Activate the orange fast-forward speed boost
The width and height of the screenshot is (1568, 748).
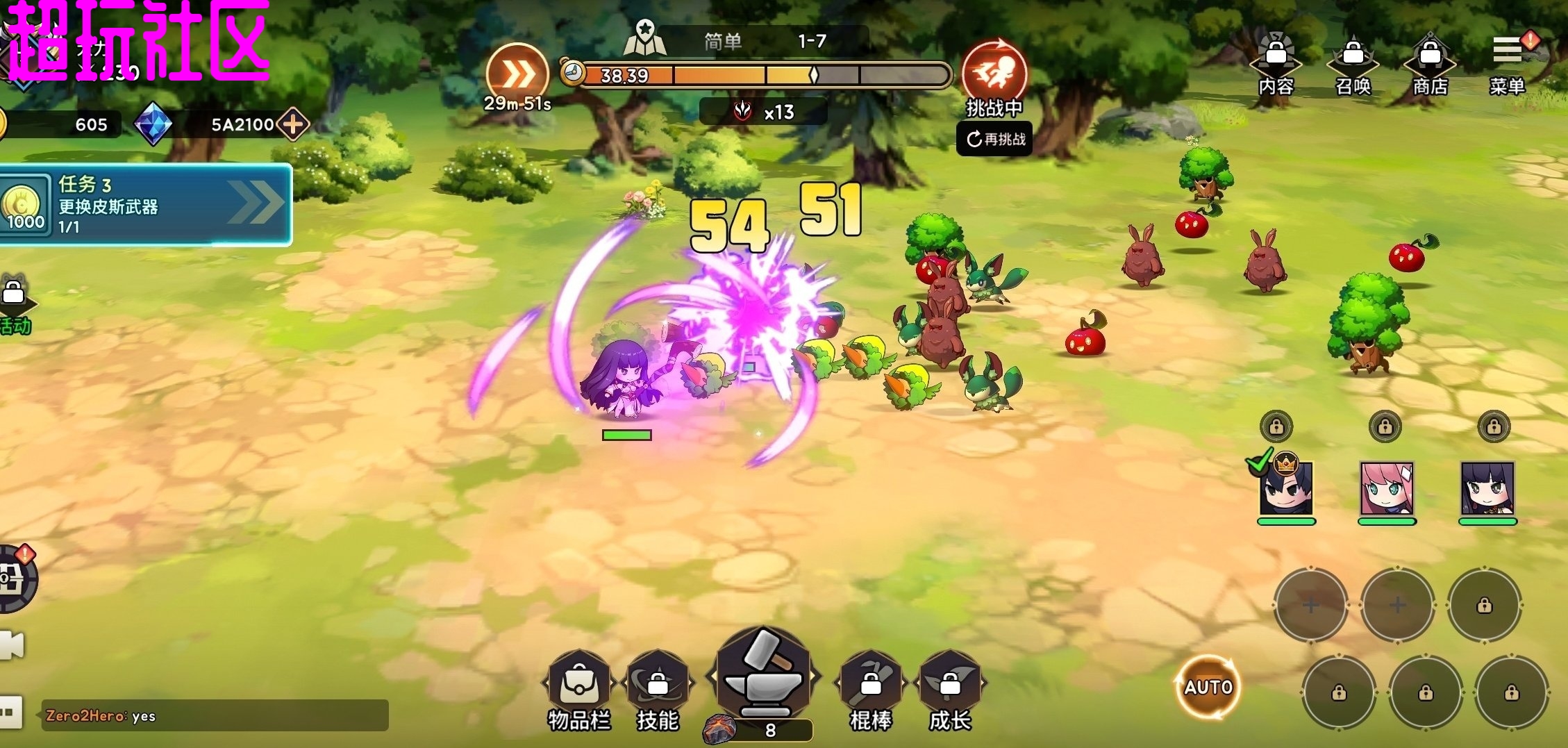point(517,74)
